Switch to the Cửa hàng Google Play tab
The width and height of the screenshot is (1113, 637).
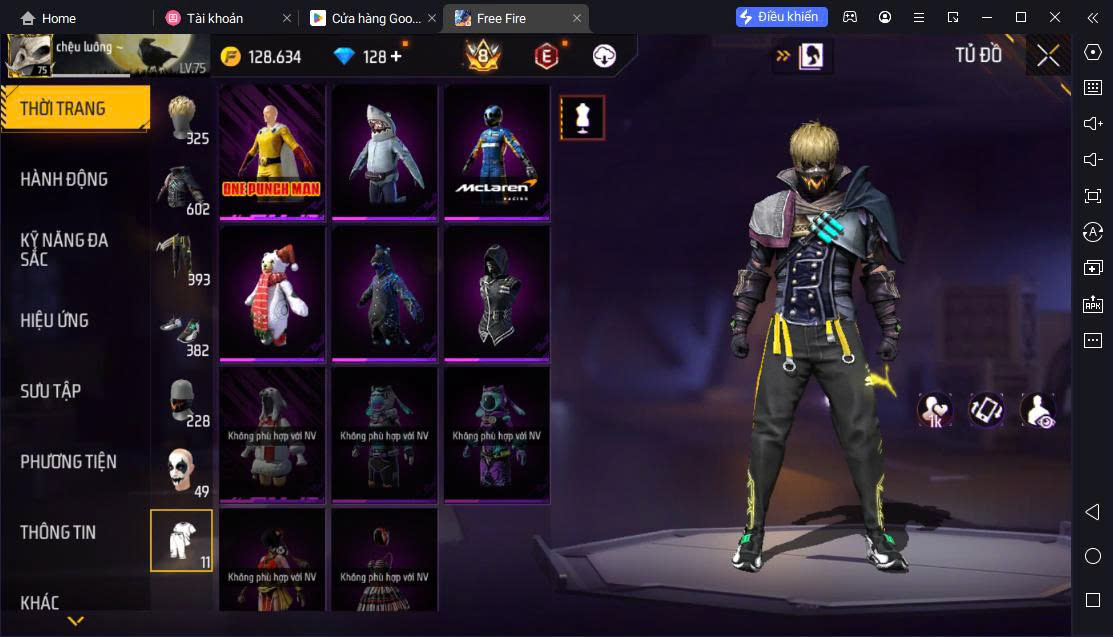point(370,18)
